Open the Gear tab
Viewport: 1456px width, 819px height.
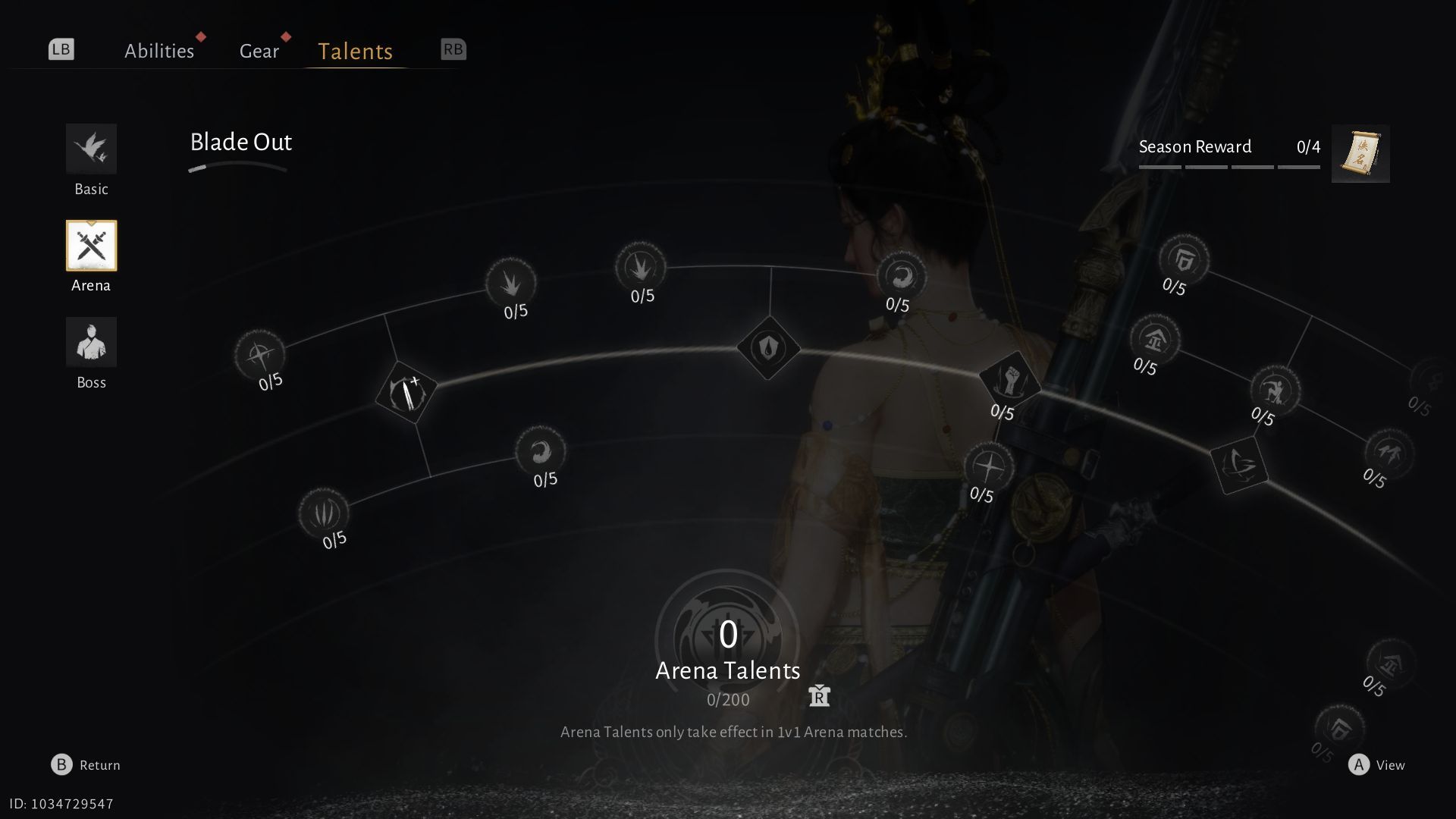pos(259,51)
